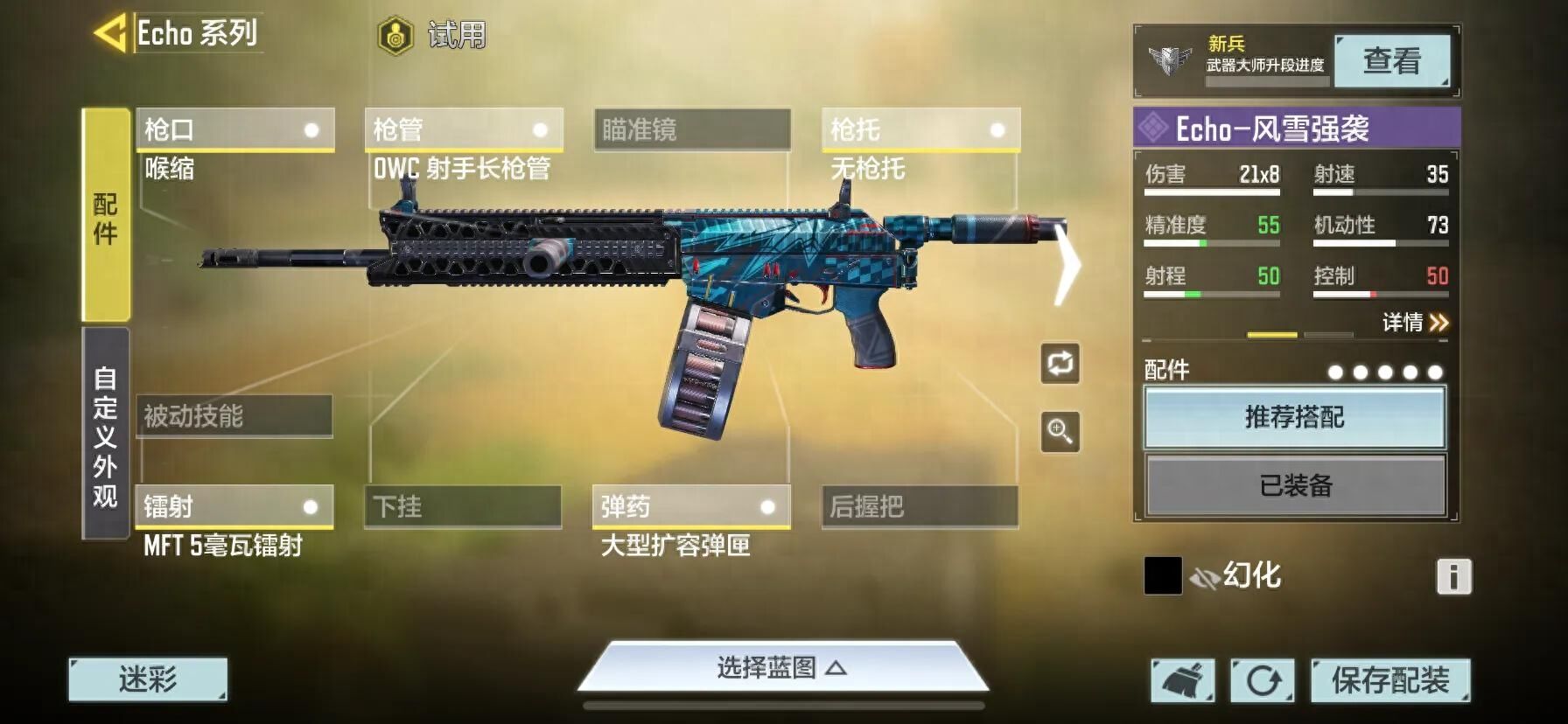Open the 试用 trial mode

click(432, 36)
